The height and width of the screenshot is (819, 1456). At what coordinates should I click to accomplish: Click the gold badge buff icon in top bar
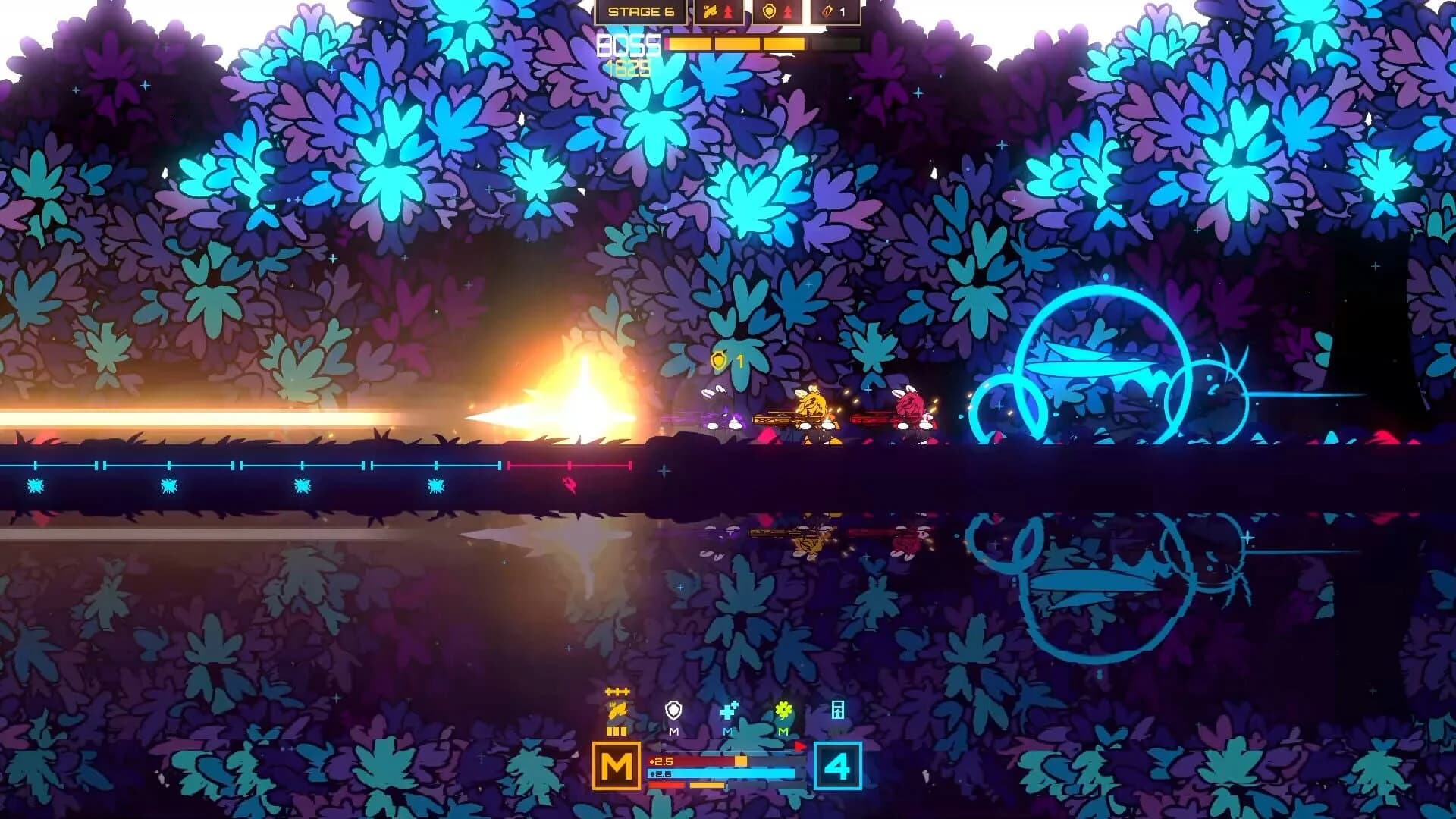(x=770, y=12)
